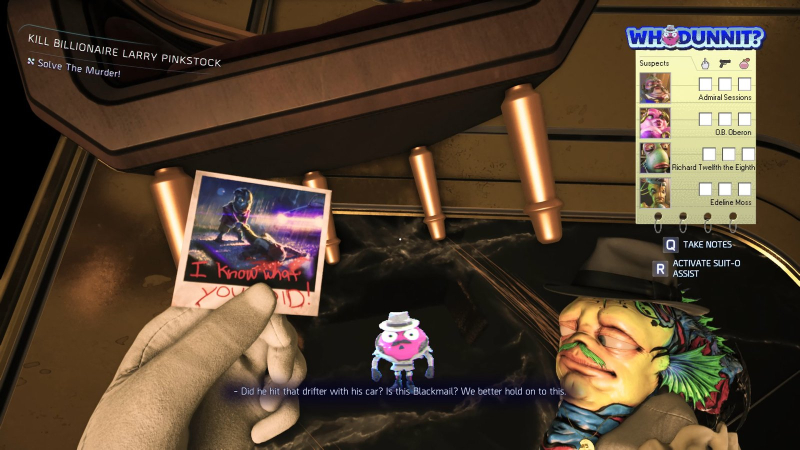800x450 pixels.
Task: Click the perfume bottle column header
Action: pos(744,63)
